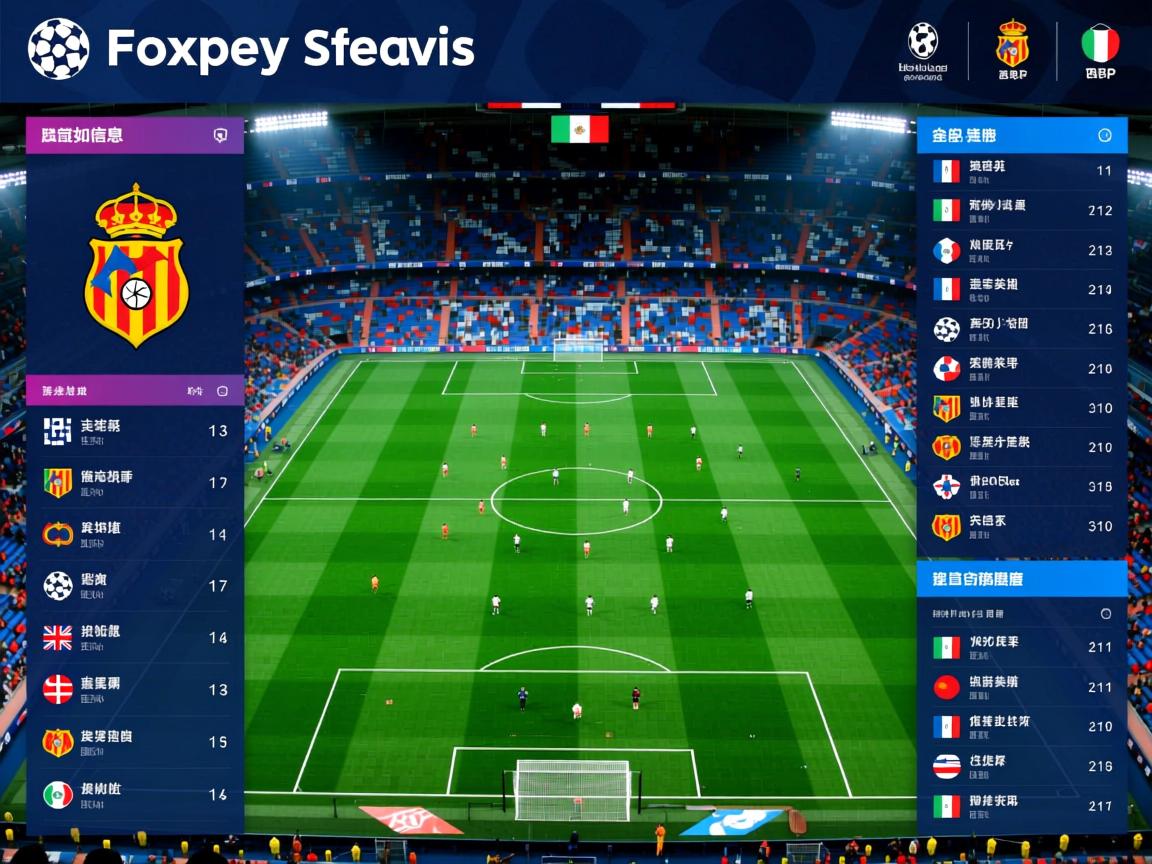This screenshot has height=864, width=1152.
Task: Select the right-panel row valued 11
Action: (1022, 170)
